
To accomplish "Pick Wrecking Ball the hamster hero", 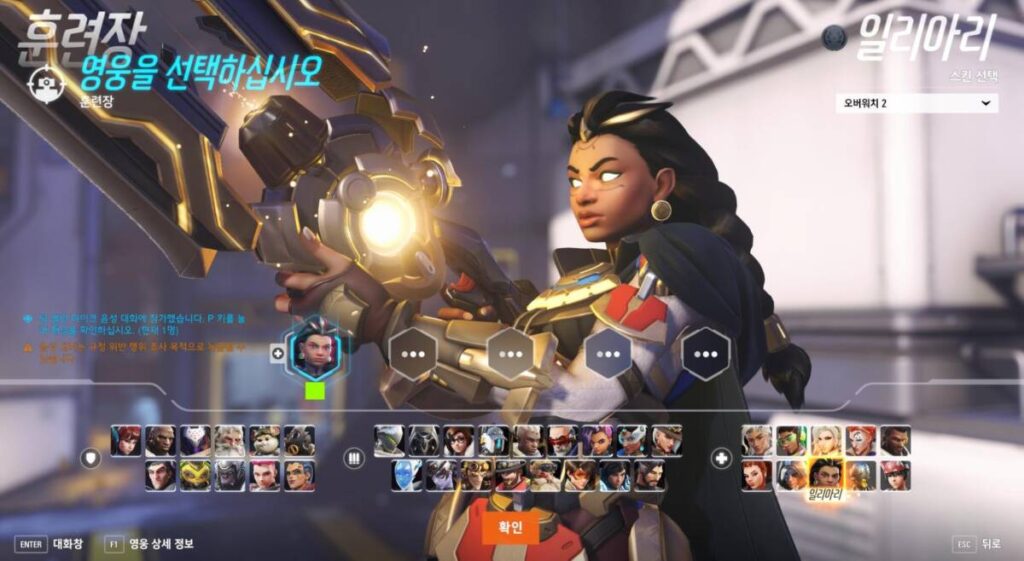I will (265, 441).
